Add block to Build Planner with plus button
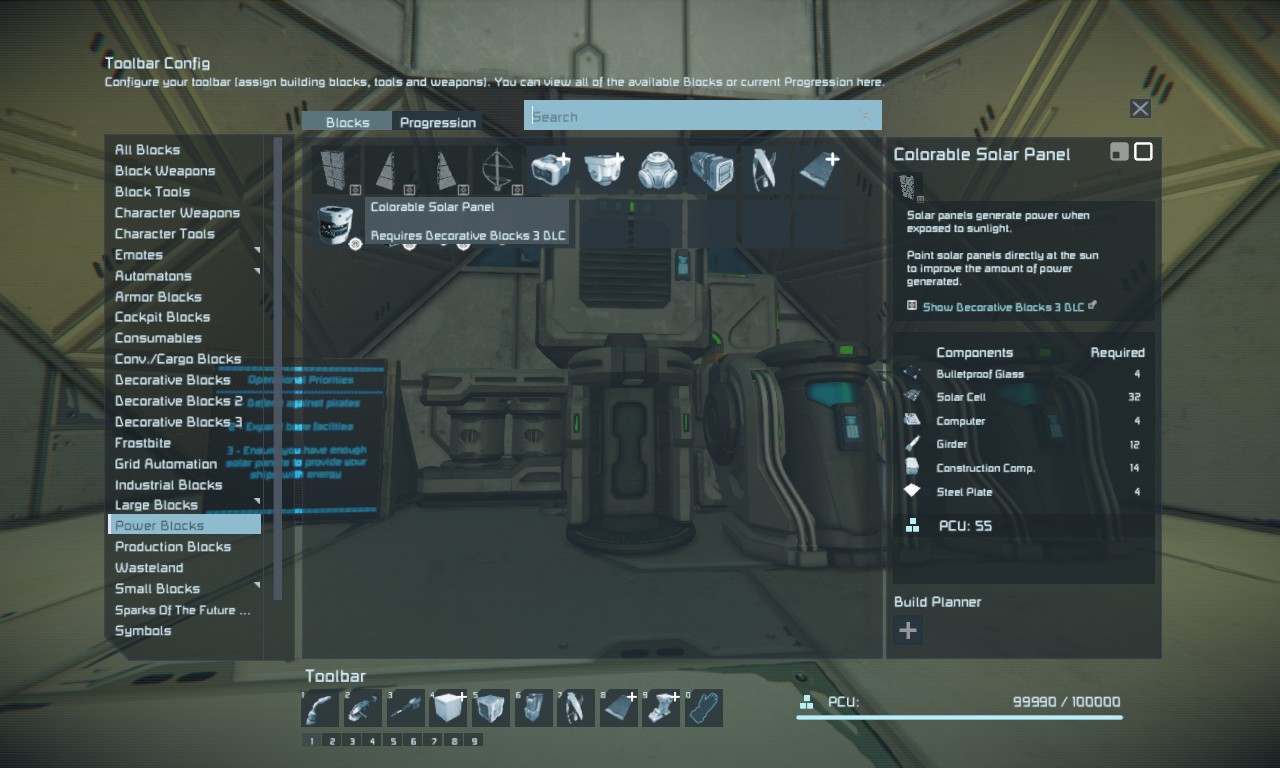Viewport: 1280px width, 768px height. 908,630
